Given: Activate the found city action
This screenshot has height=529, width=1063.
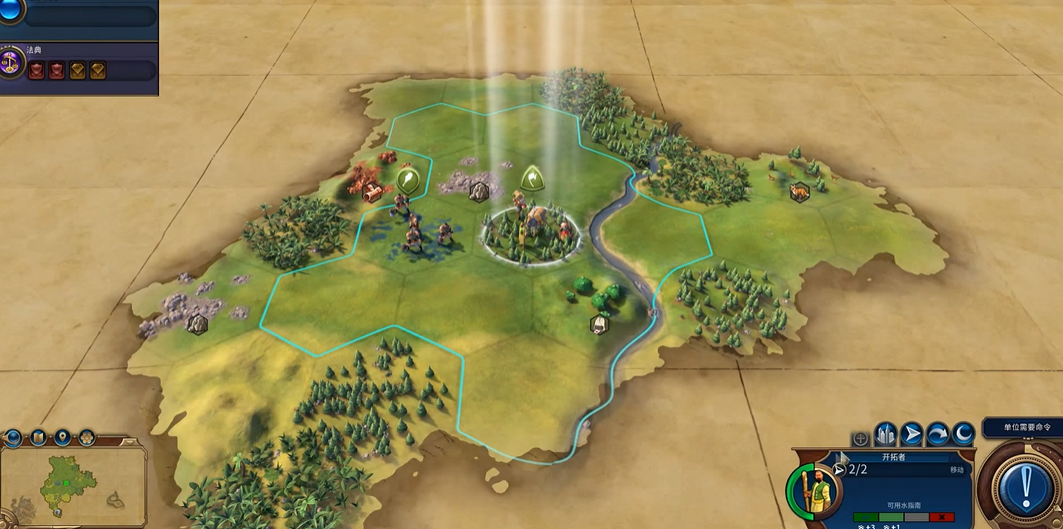Looking at the screenshot, I should click(x=886, y=434).
